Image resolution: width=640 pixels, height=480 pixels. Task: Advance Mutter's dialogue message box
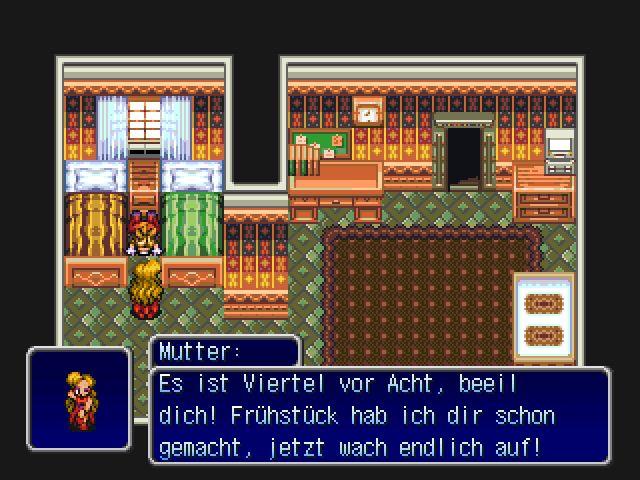(380, 415)
